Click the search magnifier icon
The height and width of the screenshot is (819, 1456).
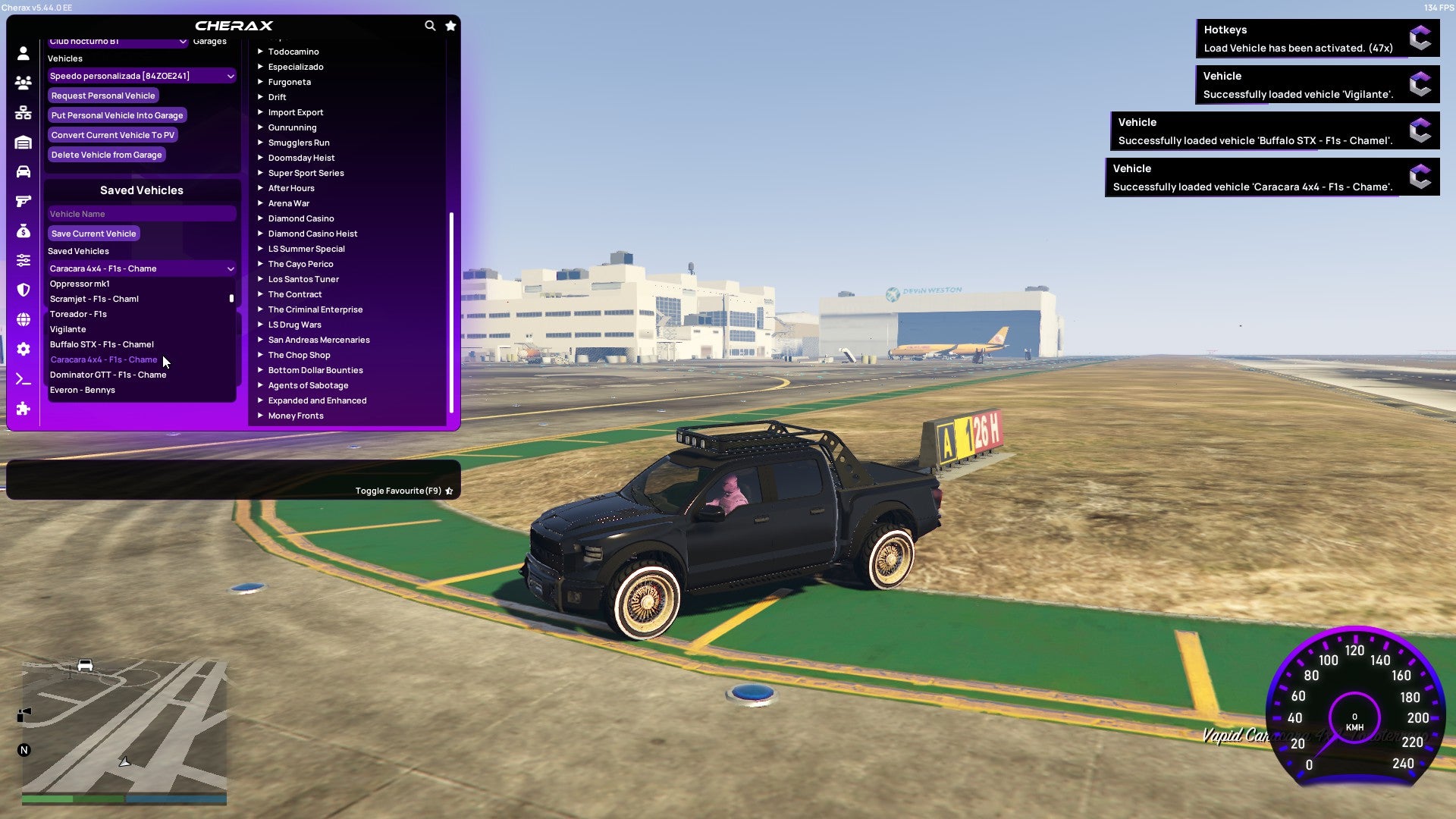click(x=430, y=25)
